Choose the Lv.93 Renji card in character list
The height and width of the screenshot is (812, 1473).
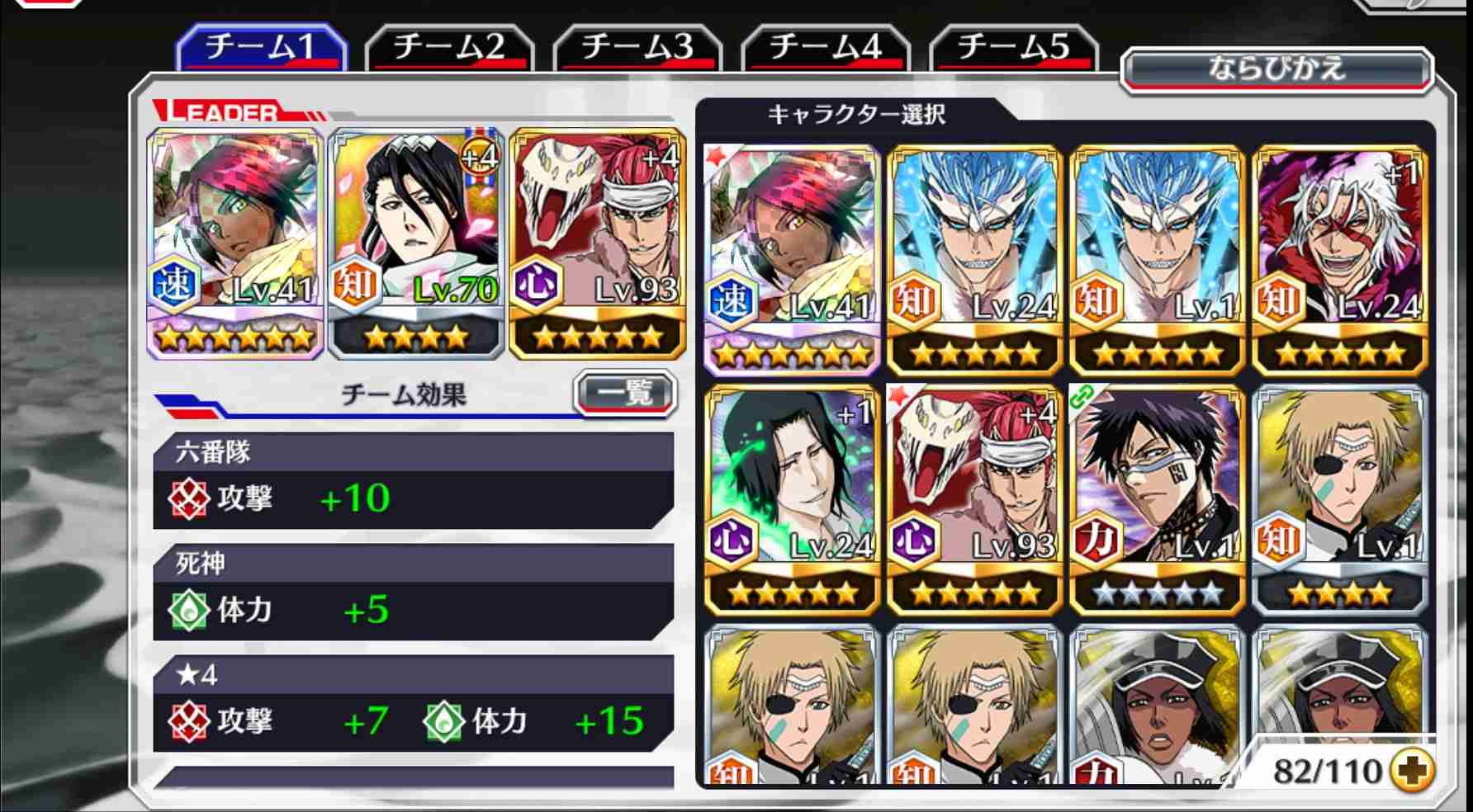pos(974,499)
